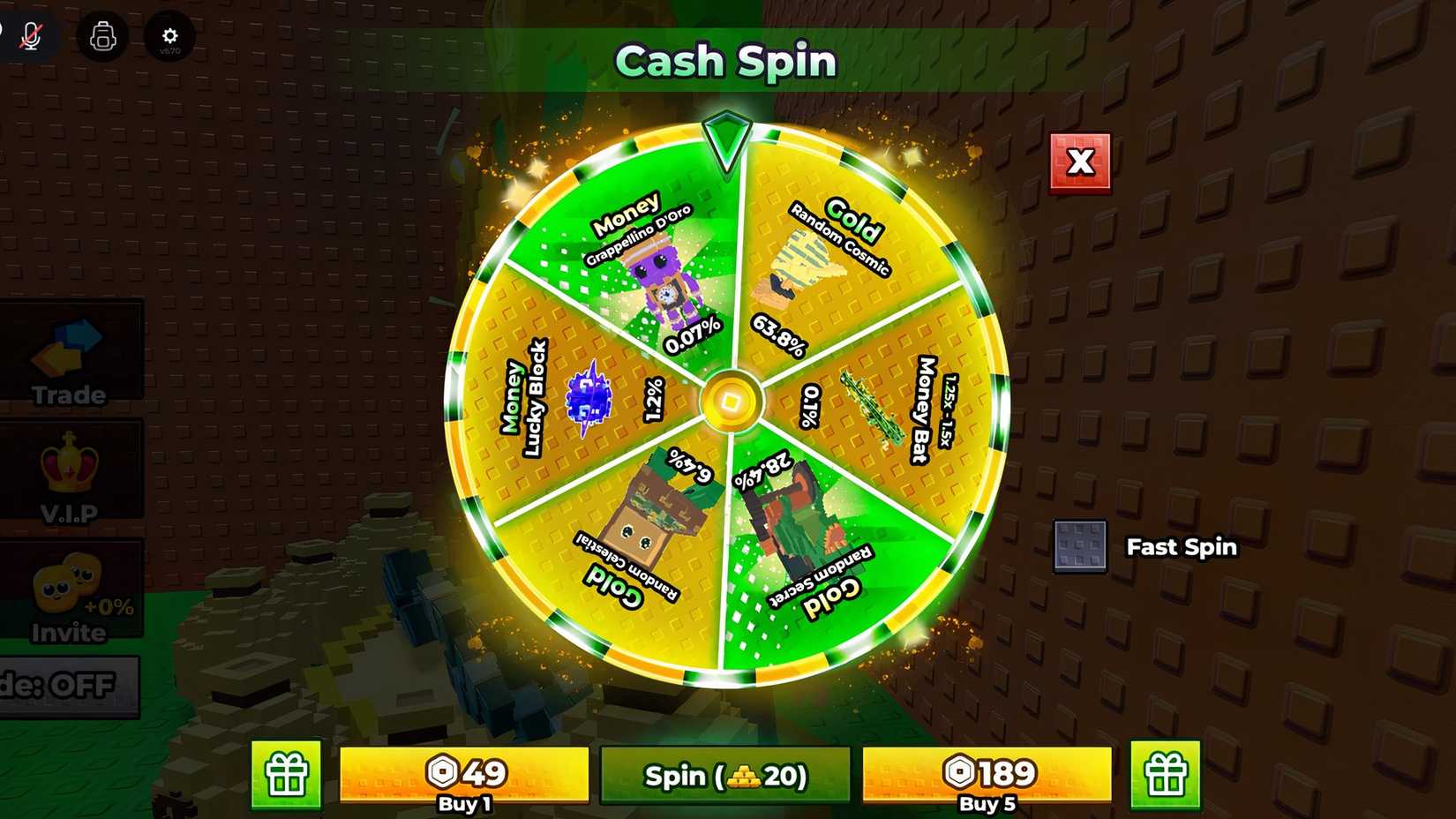Open the backpack inventory icon

click(x=103, y=38)
